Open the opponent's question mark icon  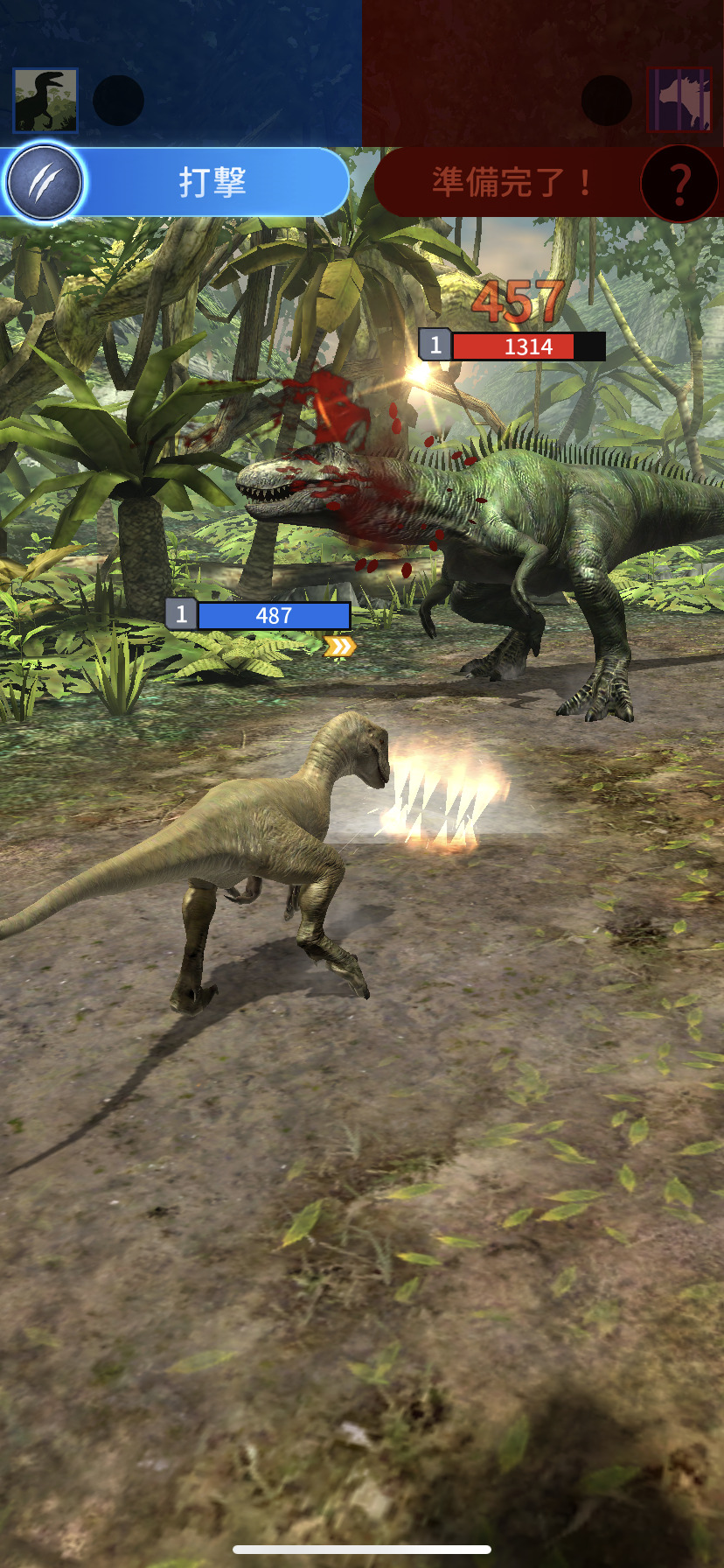point(679,183)
